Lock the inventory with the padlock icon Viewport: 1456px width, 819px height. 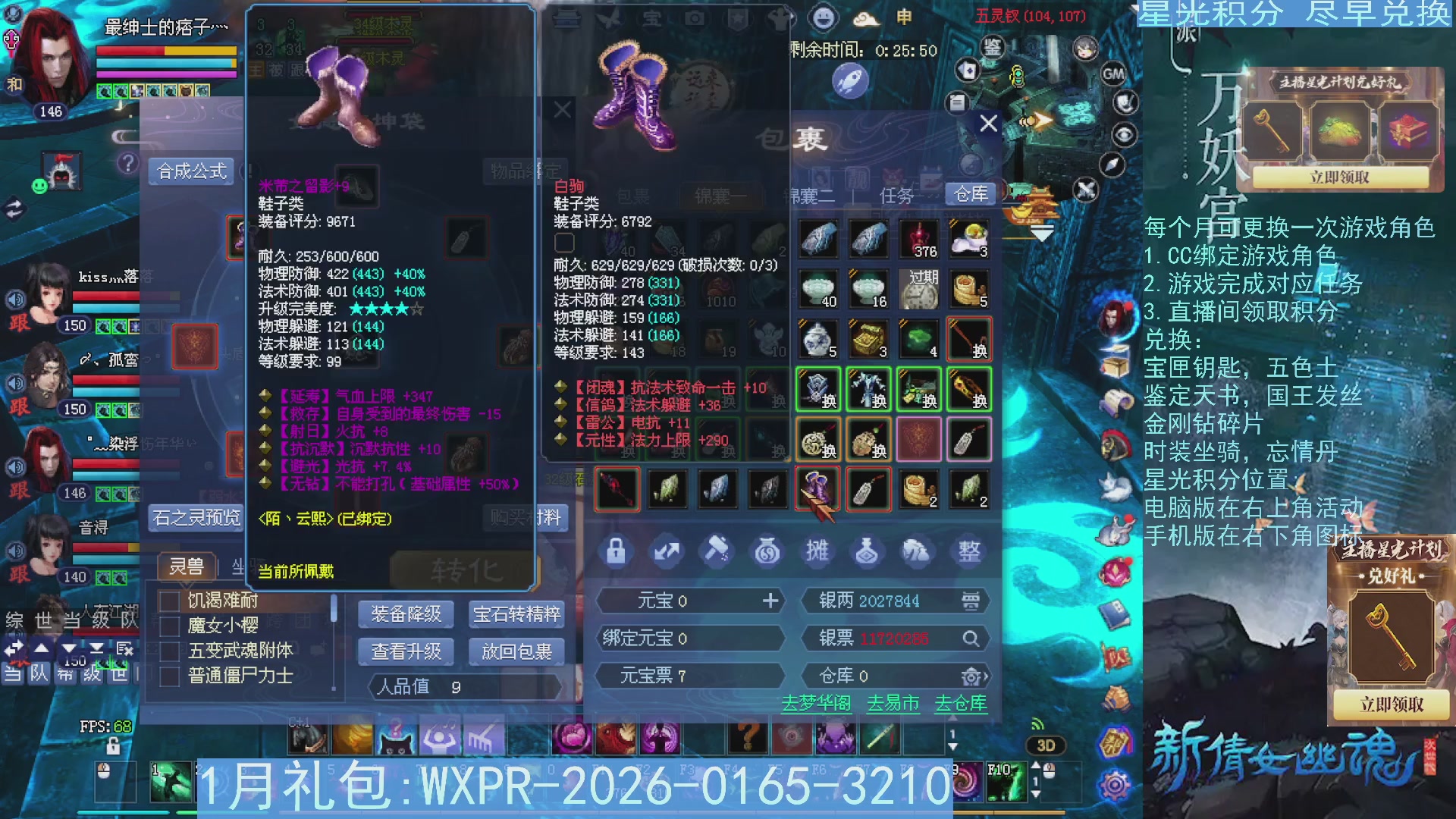coord(616,552)
